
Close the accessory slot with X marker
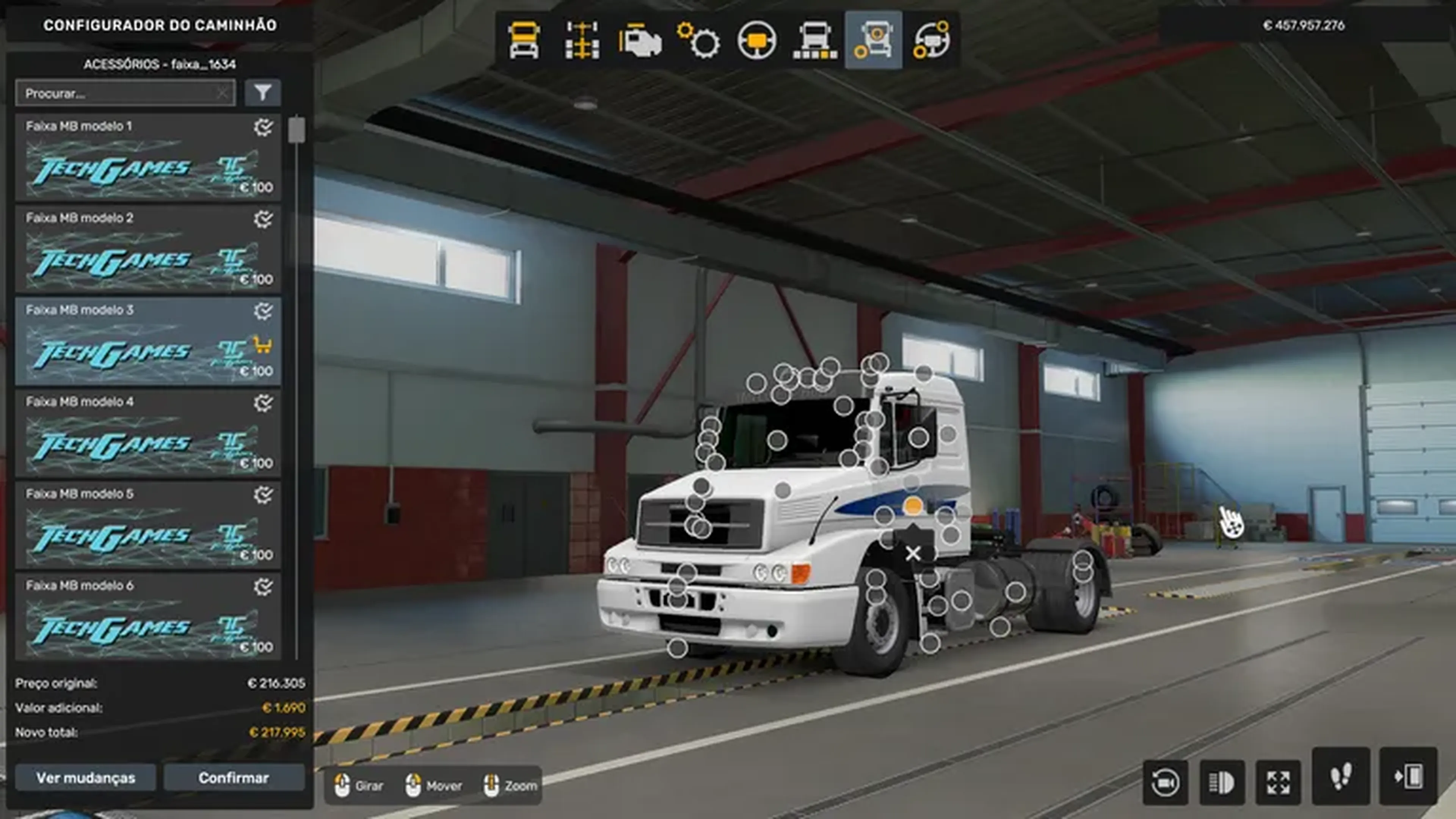[x=913, y=553]
